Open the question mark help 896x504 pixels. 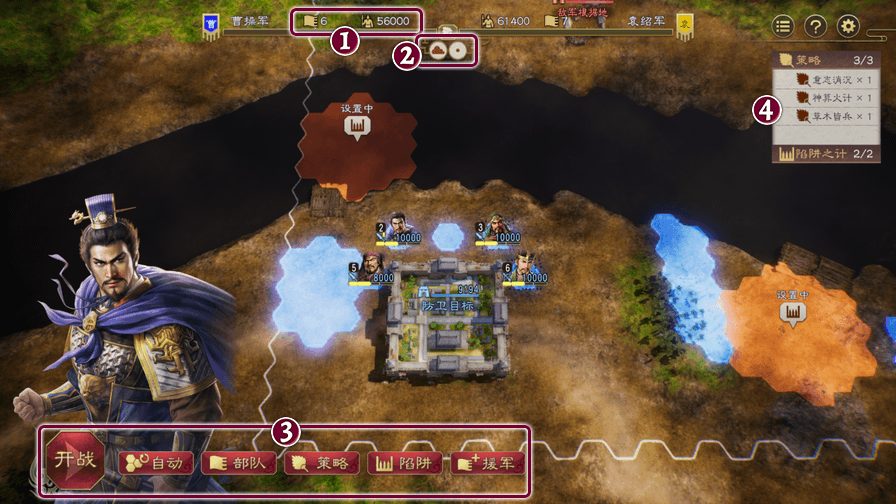click(x=815, y=27)
